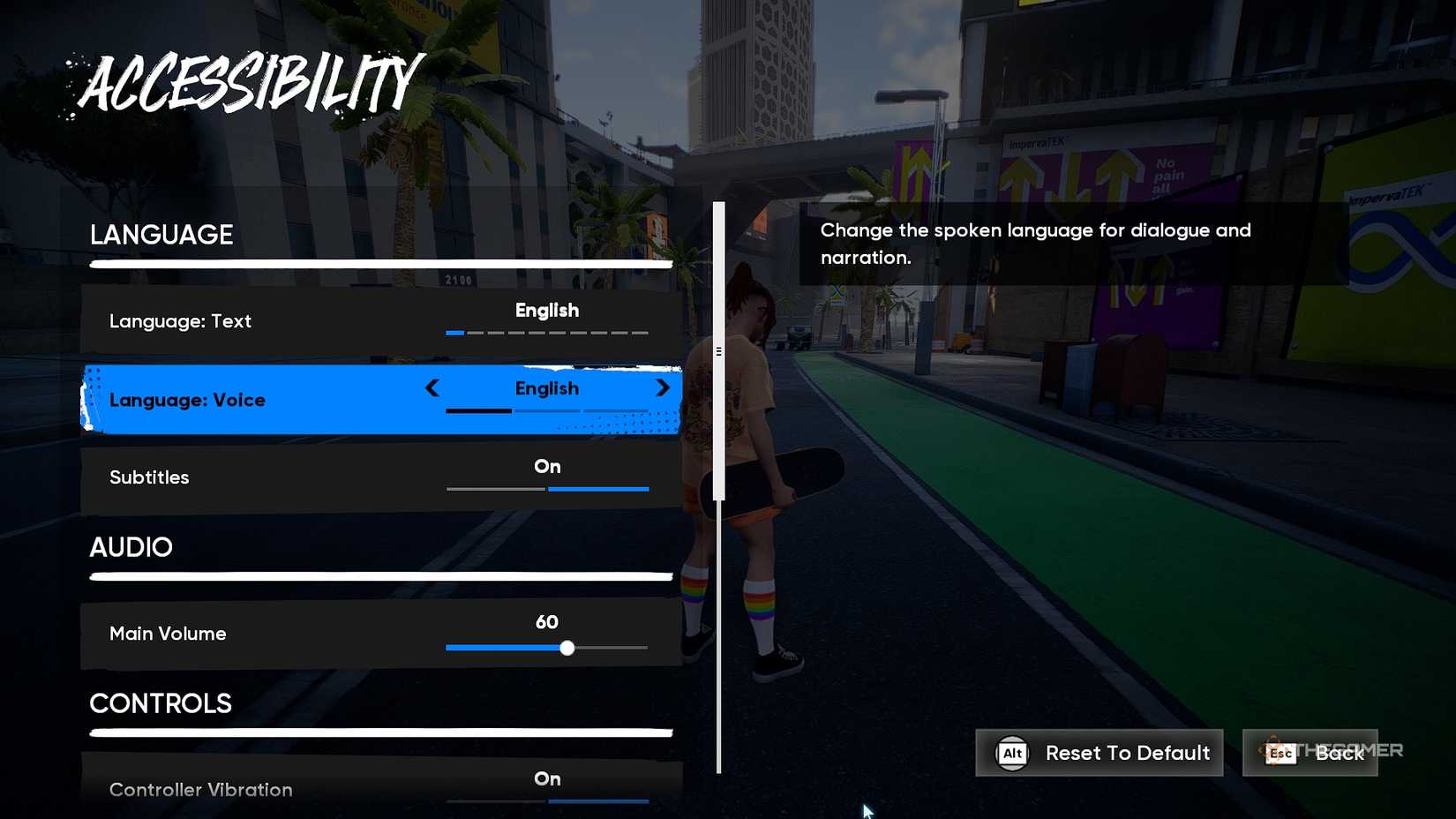Click the left arrow for voice language
The image size is (1456, 819).
[432, 388]
